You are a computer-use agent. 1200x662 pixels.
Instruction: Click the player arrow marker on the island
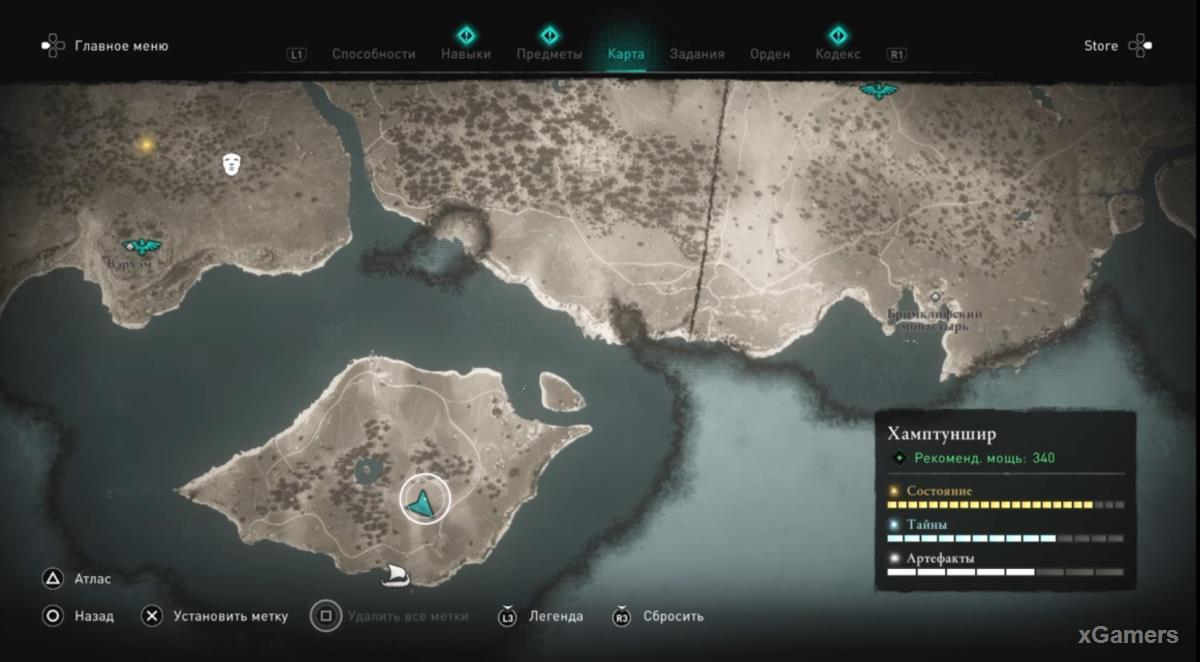click(x=425, y=500)
